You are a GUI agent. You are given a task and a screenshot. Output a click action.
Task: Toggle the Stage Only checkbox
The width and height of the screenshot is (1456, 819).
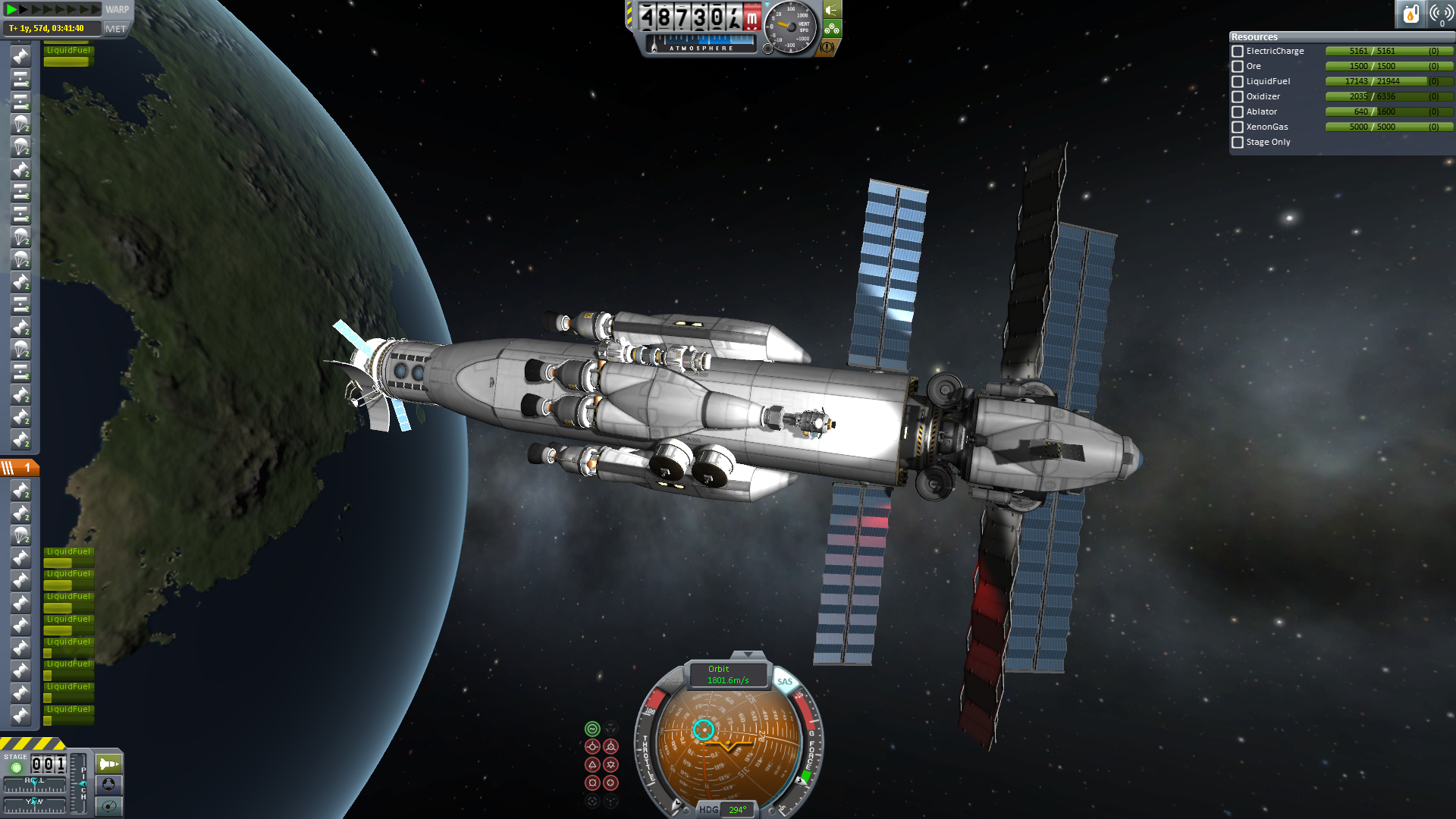pyautogui.click(x=1238, y=143)
